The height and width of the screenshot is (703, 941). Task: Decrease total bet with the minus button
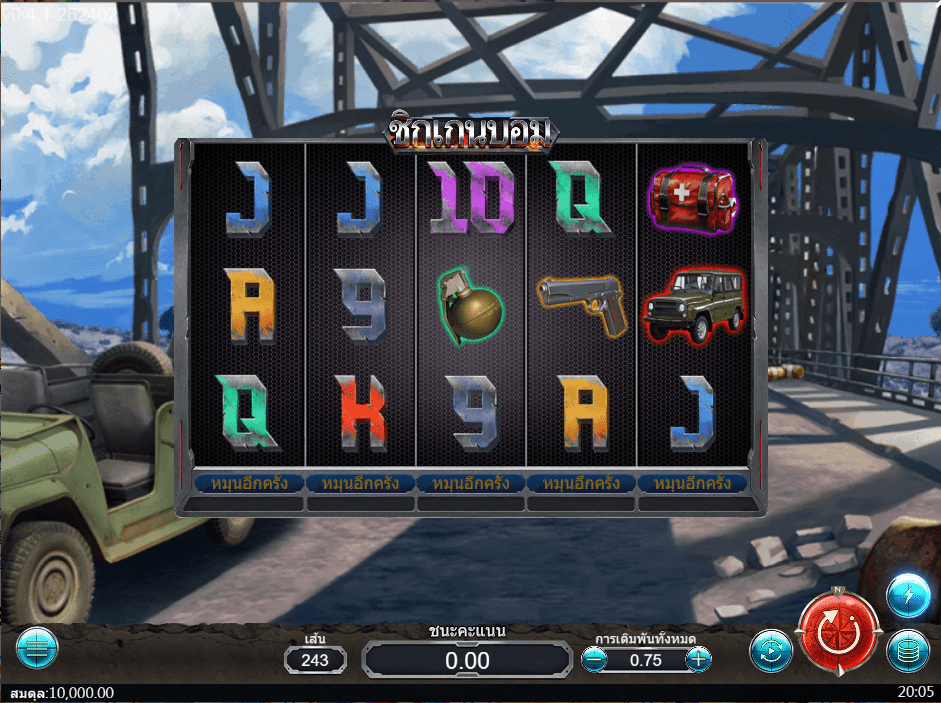[594, 659]
